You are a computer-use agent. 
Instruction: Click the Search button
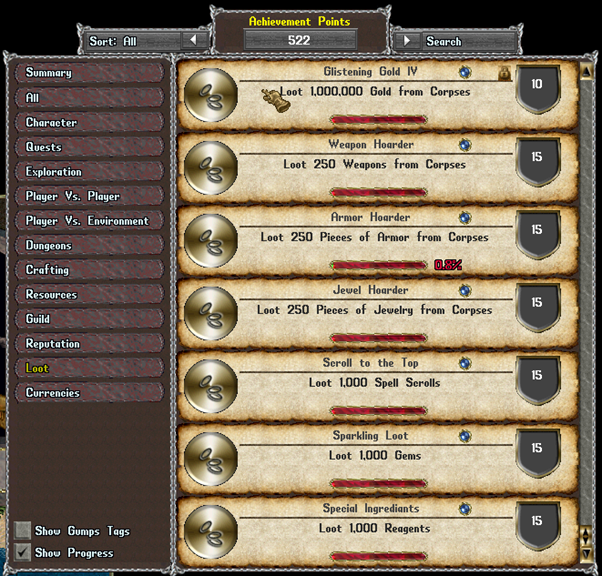[x=407, y=41]
